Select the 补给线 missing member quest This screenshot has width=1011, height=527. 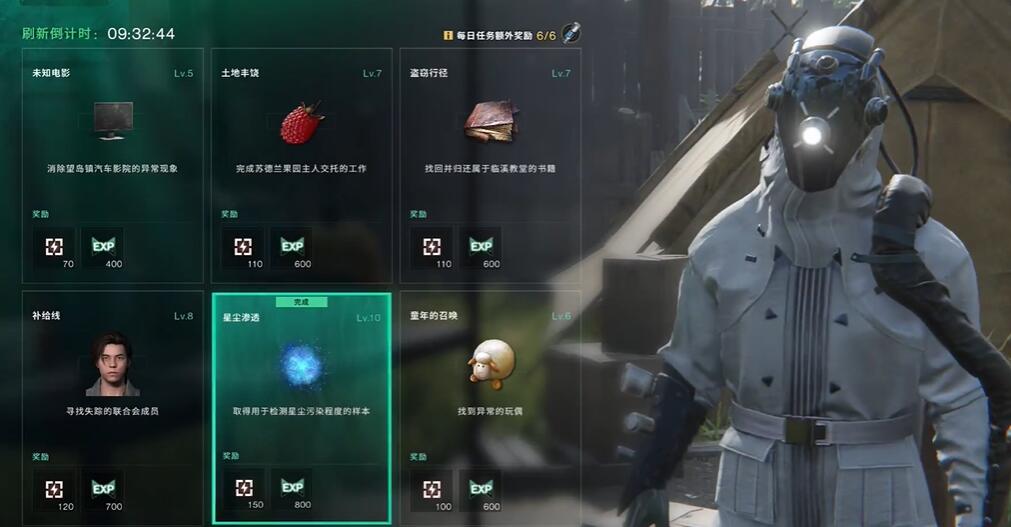pyautogui.click(x=112, y=407)
